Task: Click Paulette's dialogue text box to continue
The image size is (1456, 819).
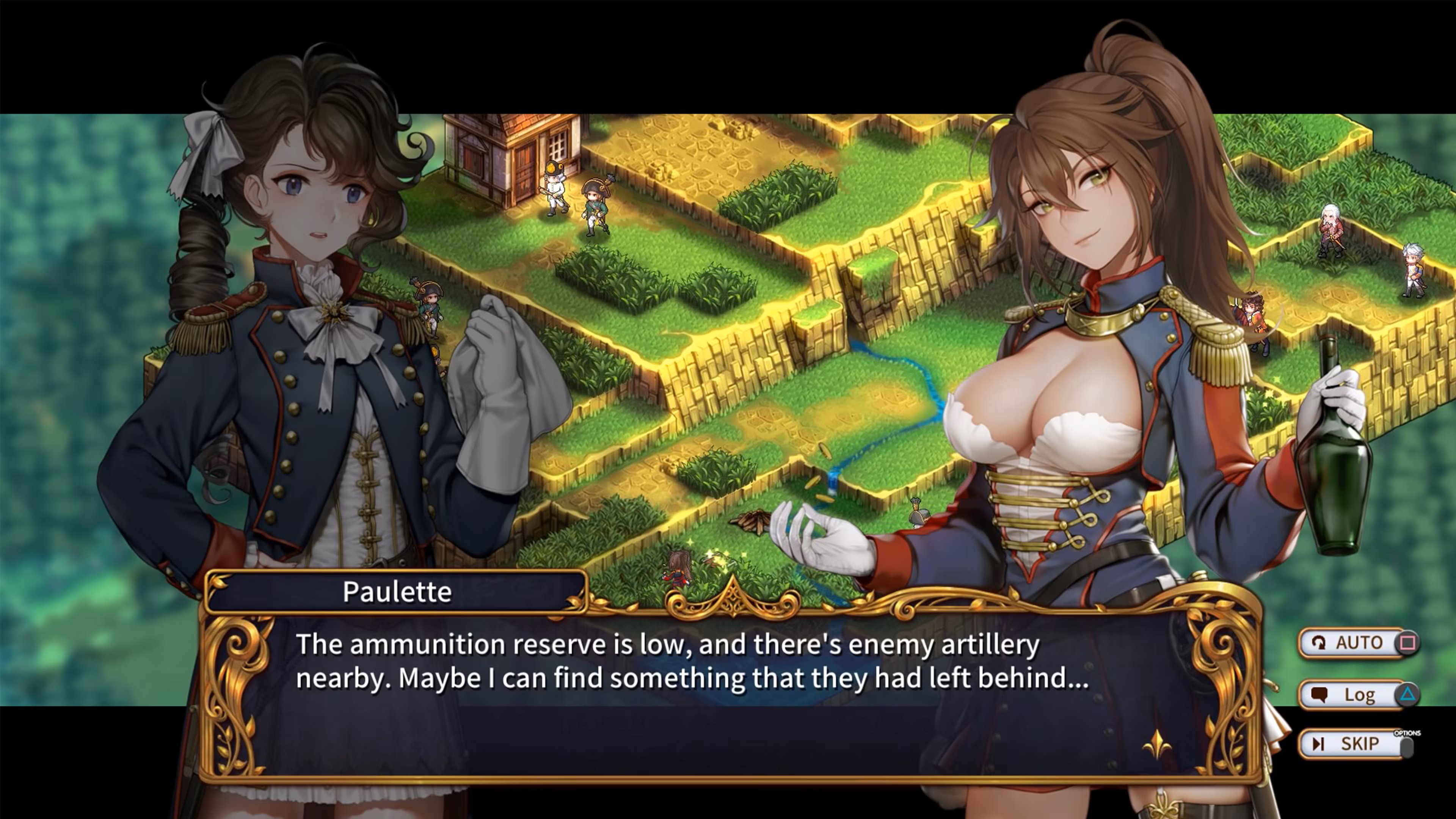Action: pyautogui.click(x=692, y=695)
